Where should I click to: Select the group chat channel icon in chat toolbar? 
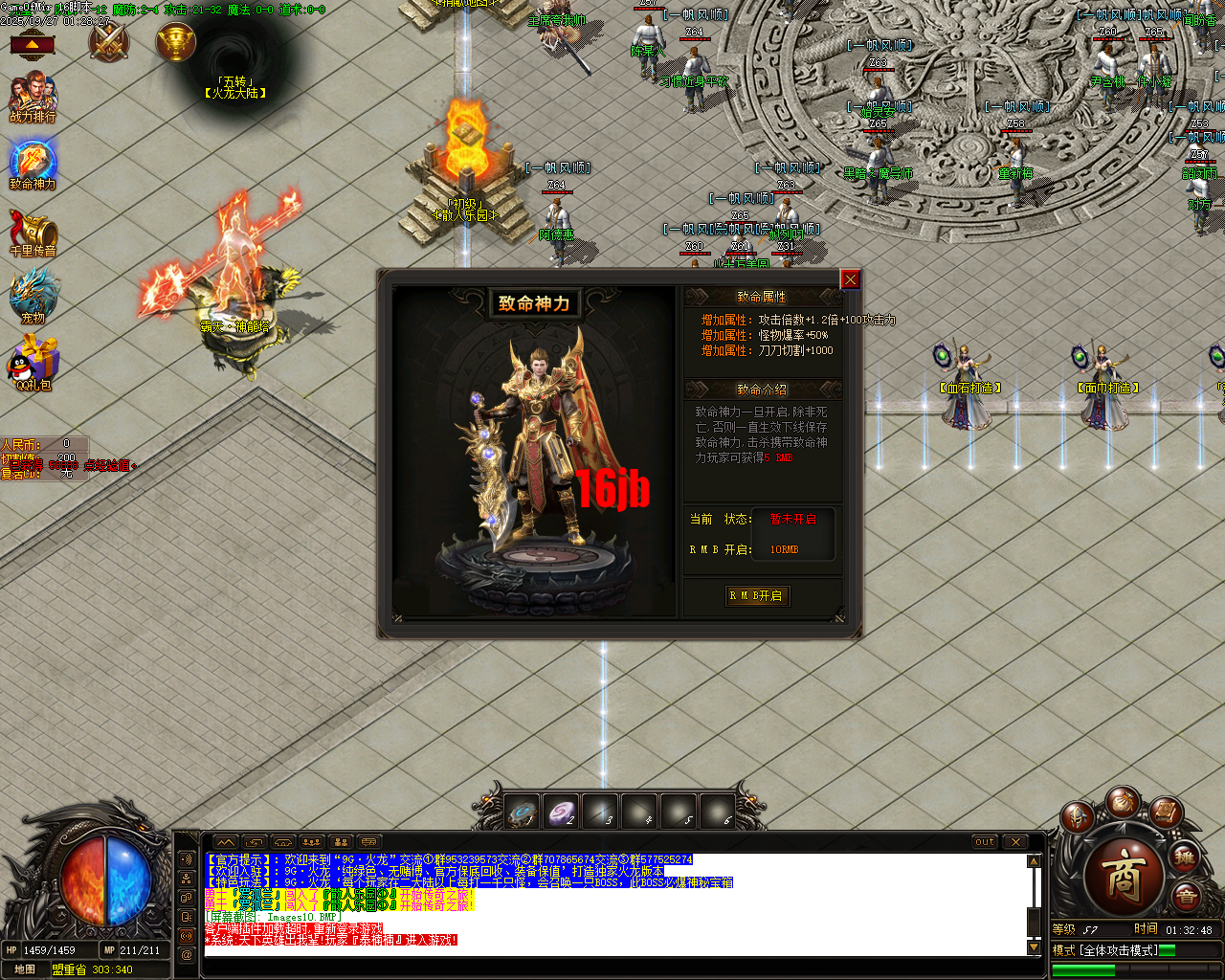click(x=312, y=842)
